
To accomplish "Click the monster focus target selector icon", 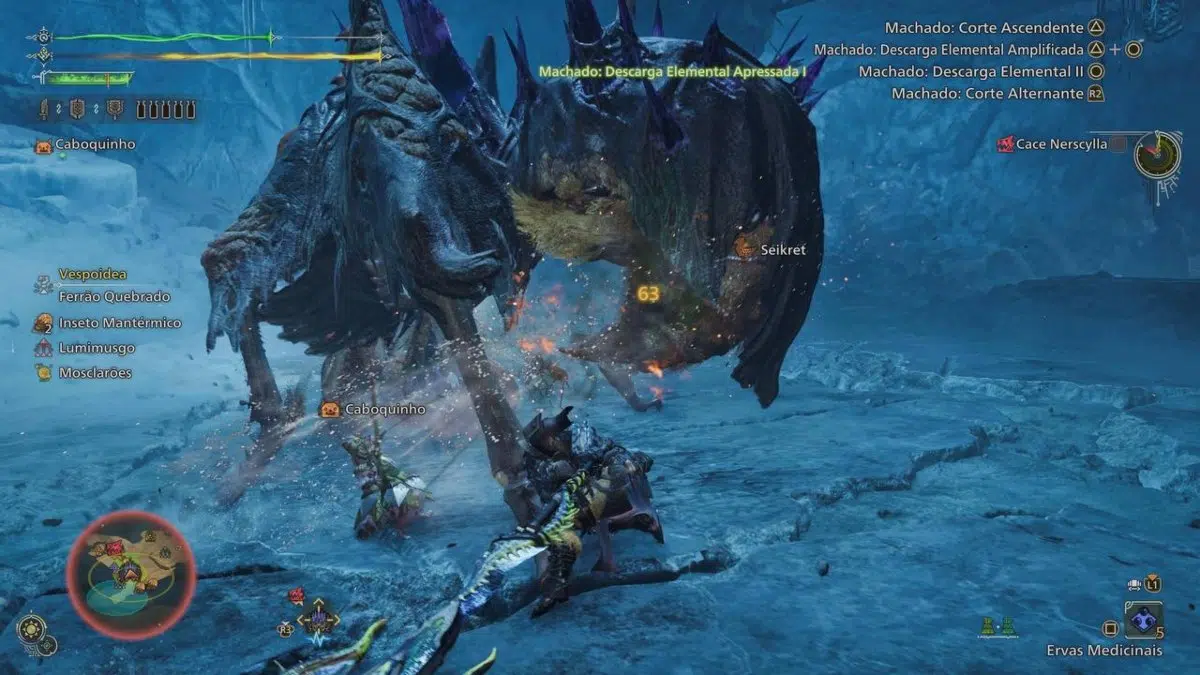I will pos(318,620).
